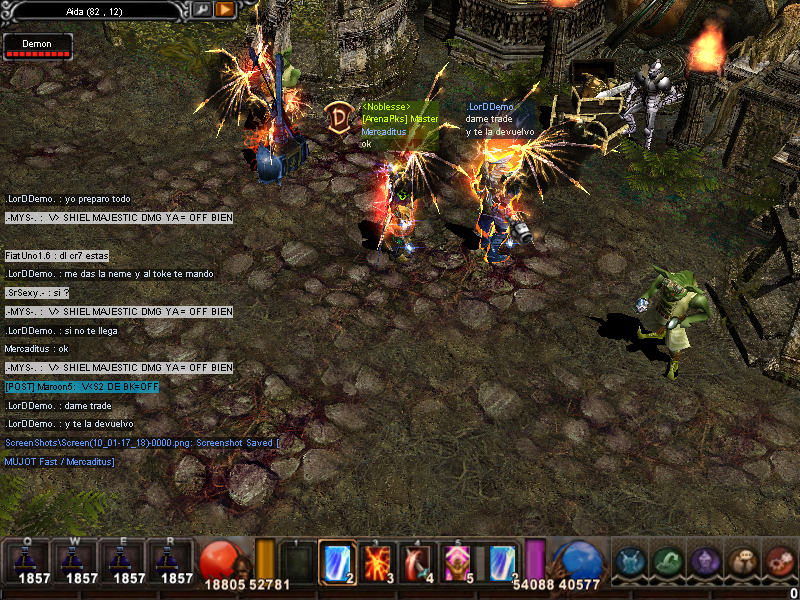800x600 pixels.
Task: Open the brown round menu icon
Action: point(742,562)
